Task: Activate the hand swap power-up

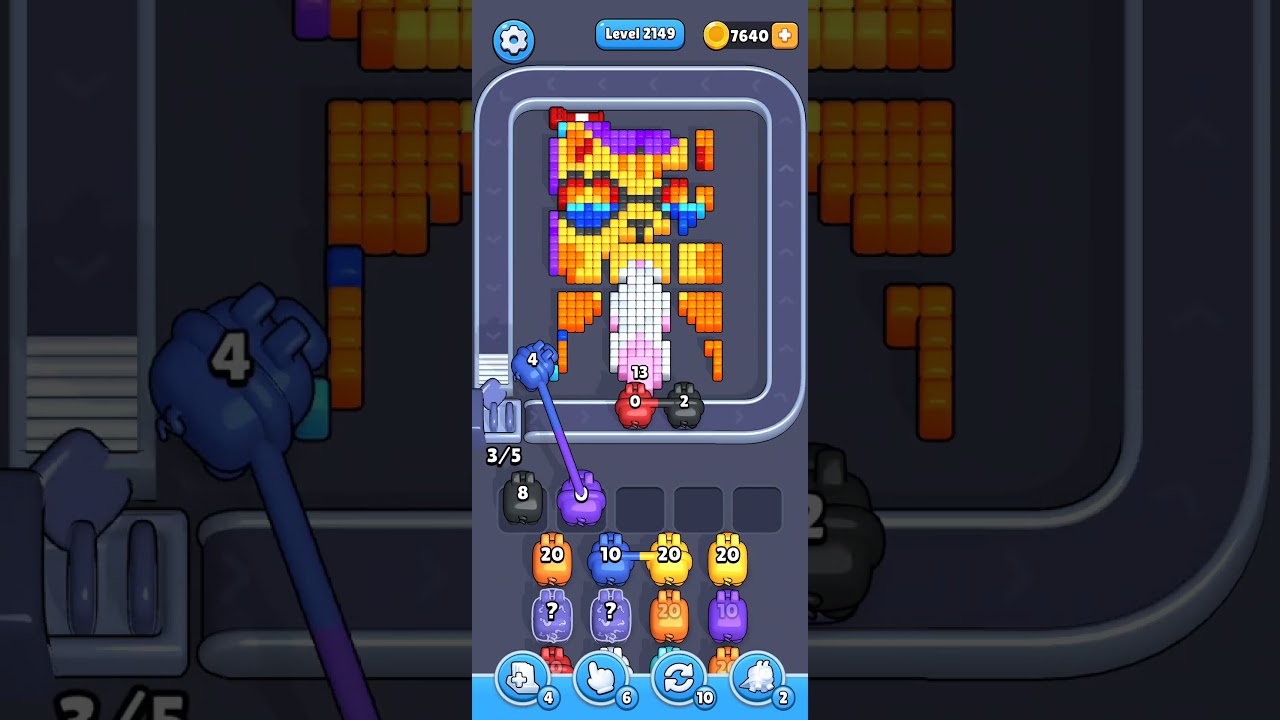Action: 600,678
